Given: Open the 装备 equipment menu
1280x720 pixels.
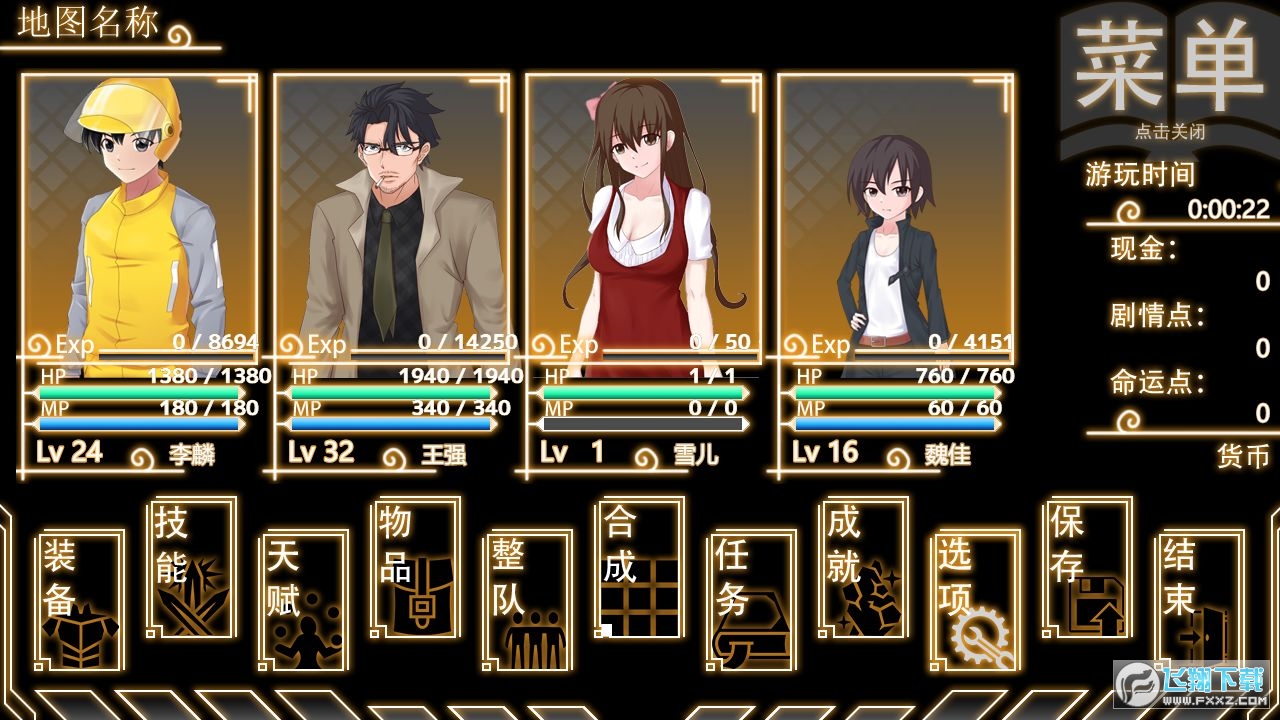Looking at the screenshot, I should tap(80, 600).
